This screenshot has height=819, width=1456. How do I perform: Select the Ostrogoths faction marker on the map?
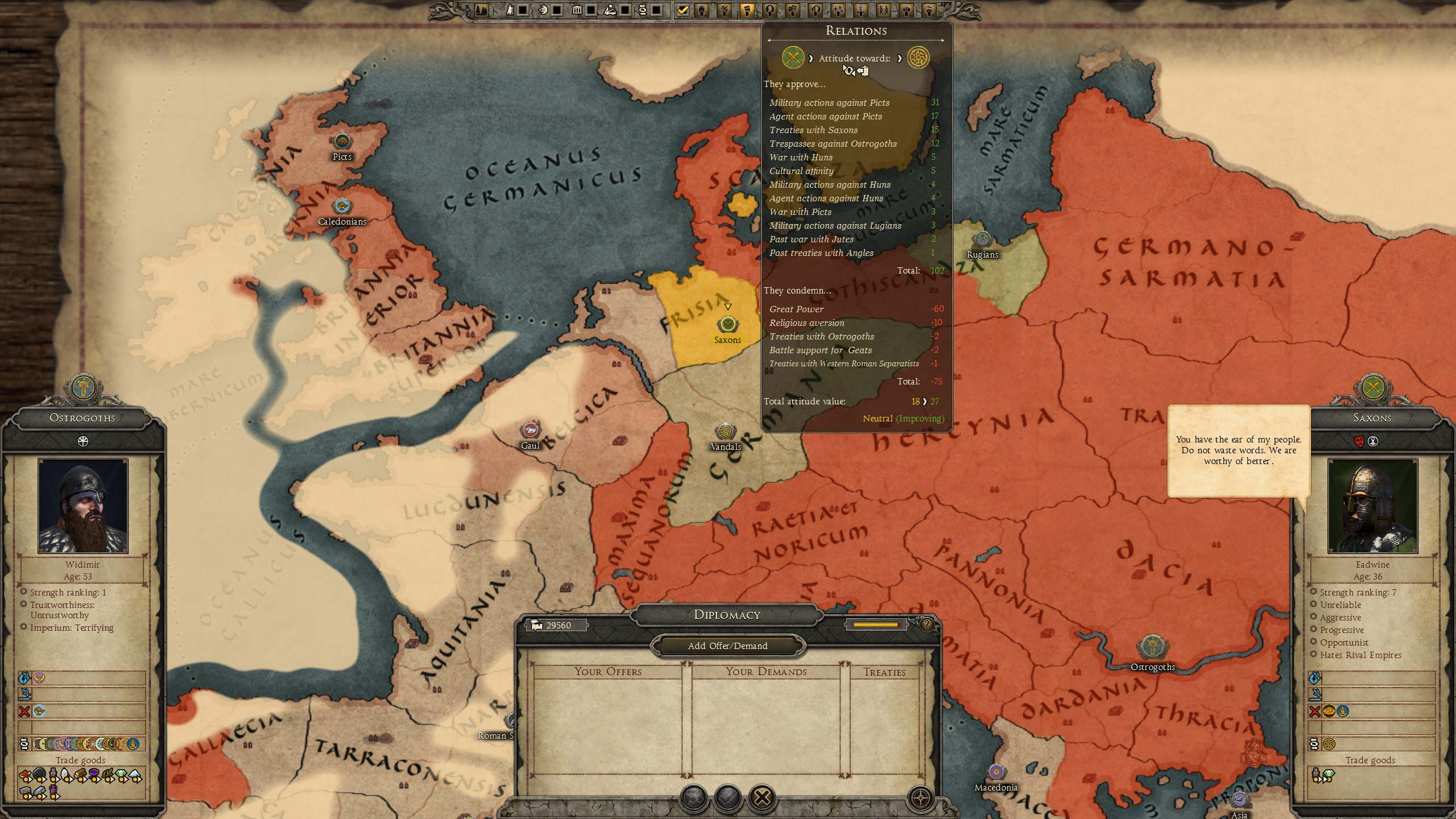(1152, 648)
